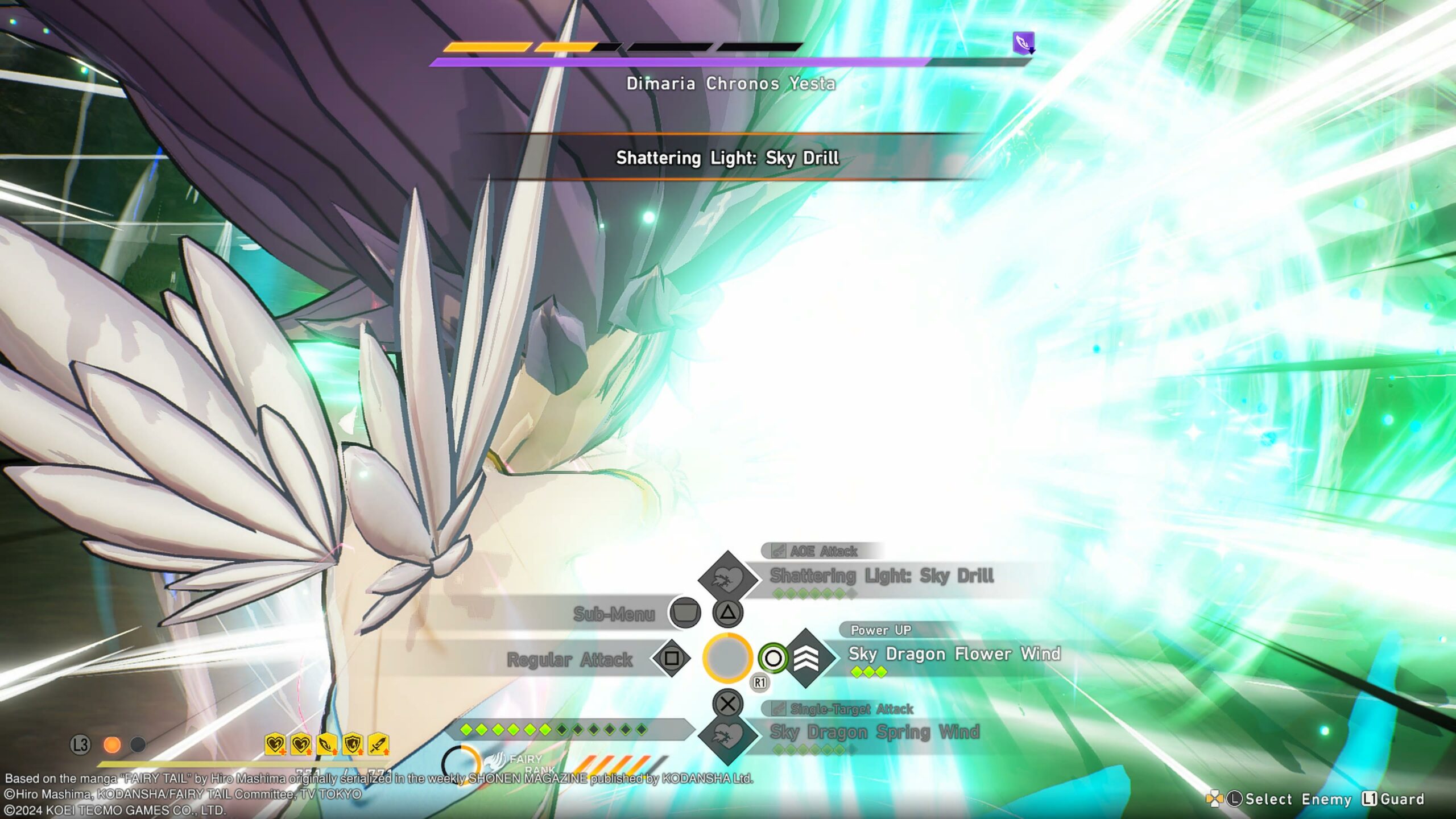Select the Shattering Light: Sky Drill skill
Screen dimensions: 1456x819
(881, 576)
